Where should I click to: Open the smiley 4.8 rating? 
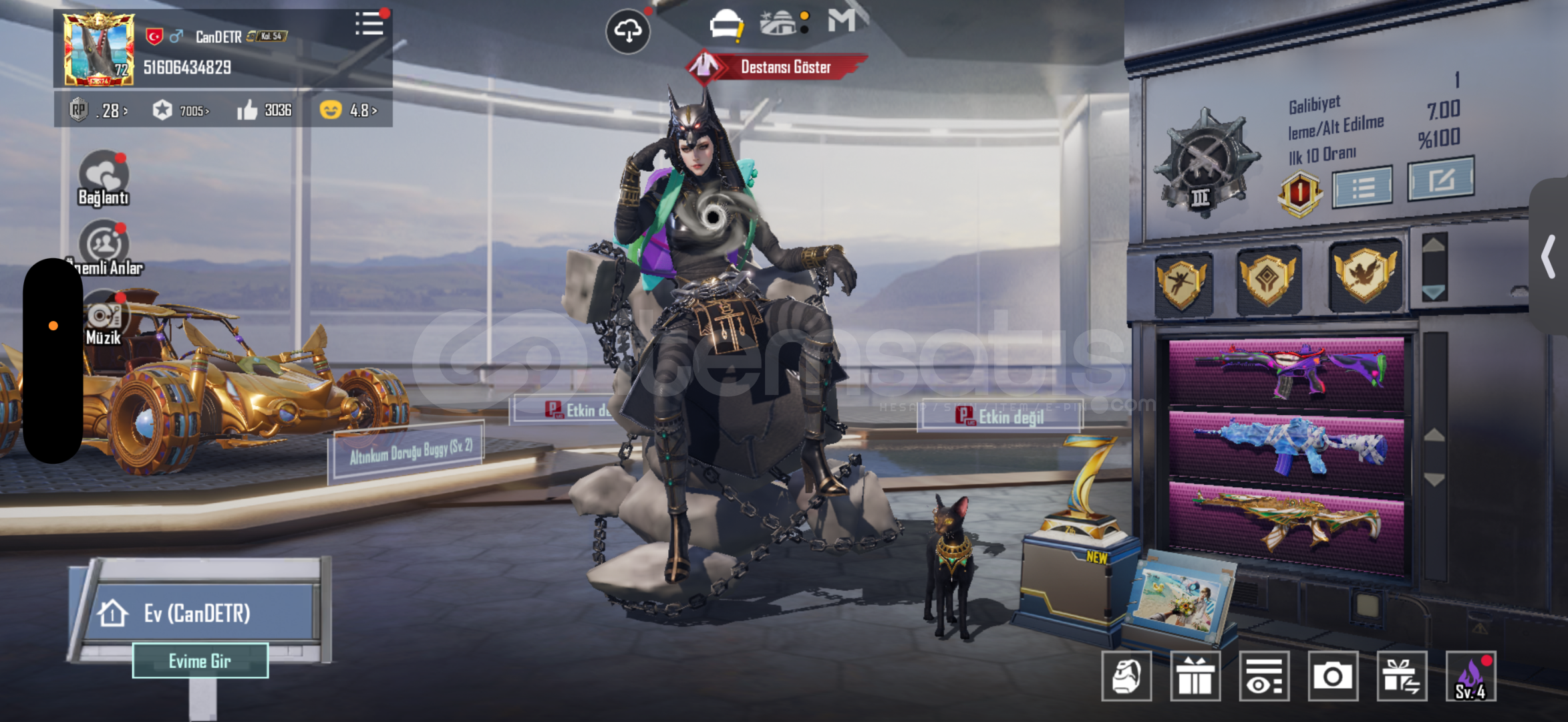347,110
